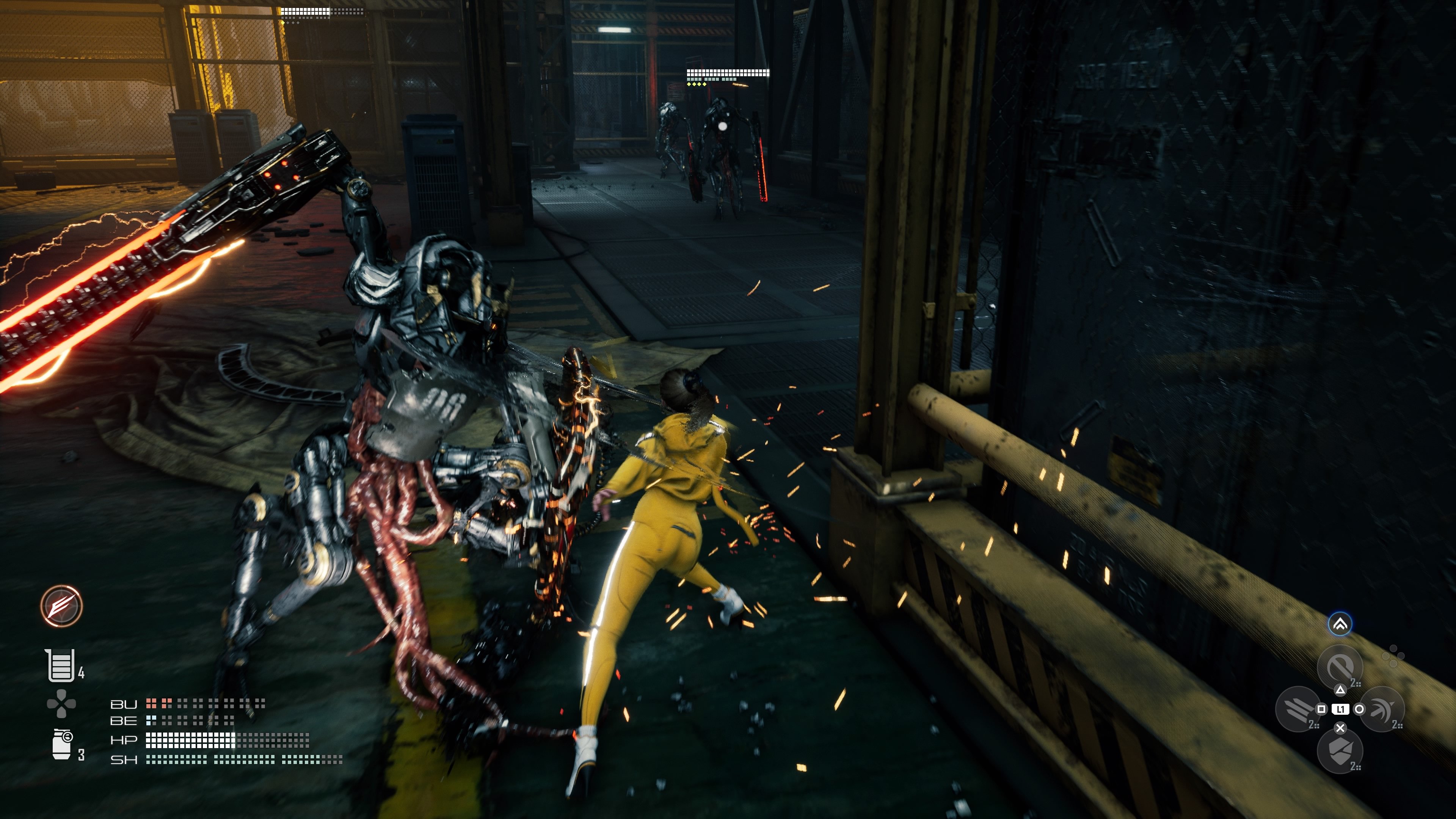Use the healing potion beaker item
Viewport: 1456px width, 819px height.
click(60, 665)
